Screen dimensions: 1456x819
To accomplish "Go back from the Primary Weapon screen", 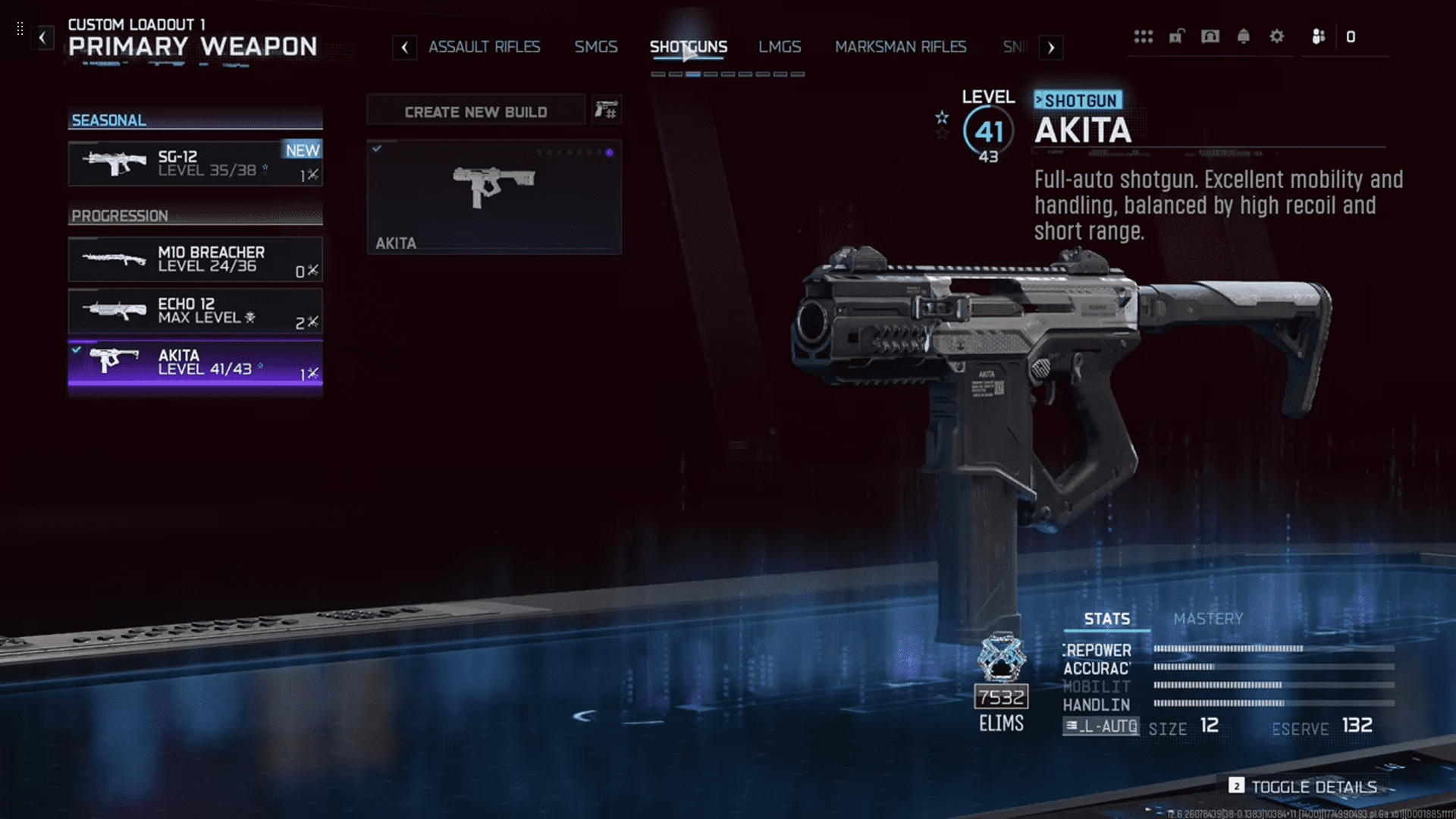I will (42, 37).
